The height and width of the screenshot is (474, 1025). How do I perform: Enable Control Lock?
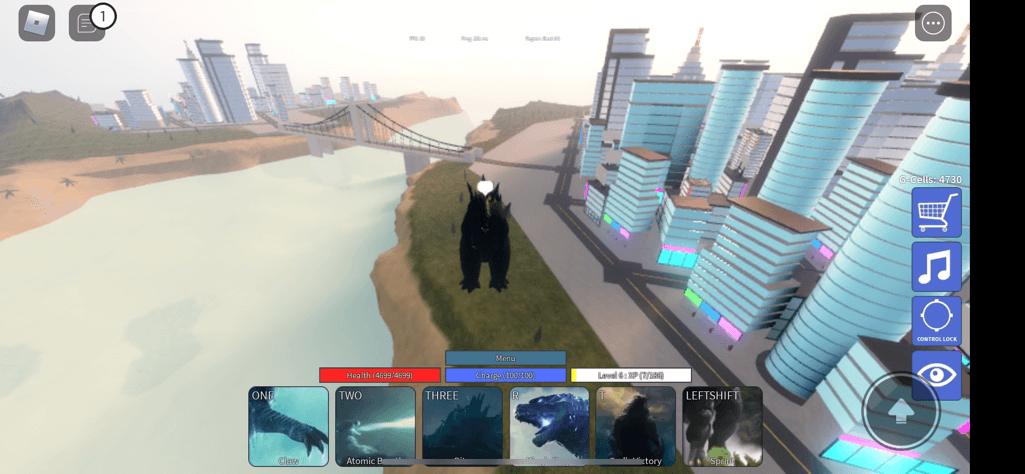[x=936, y=320]
